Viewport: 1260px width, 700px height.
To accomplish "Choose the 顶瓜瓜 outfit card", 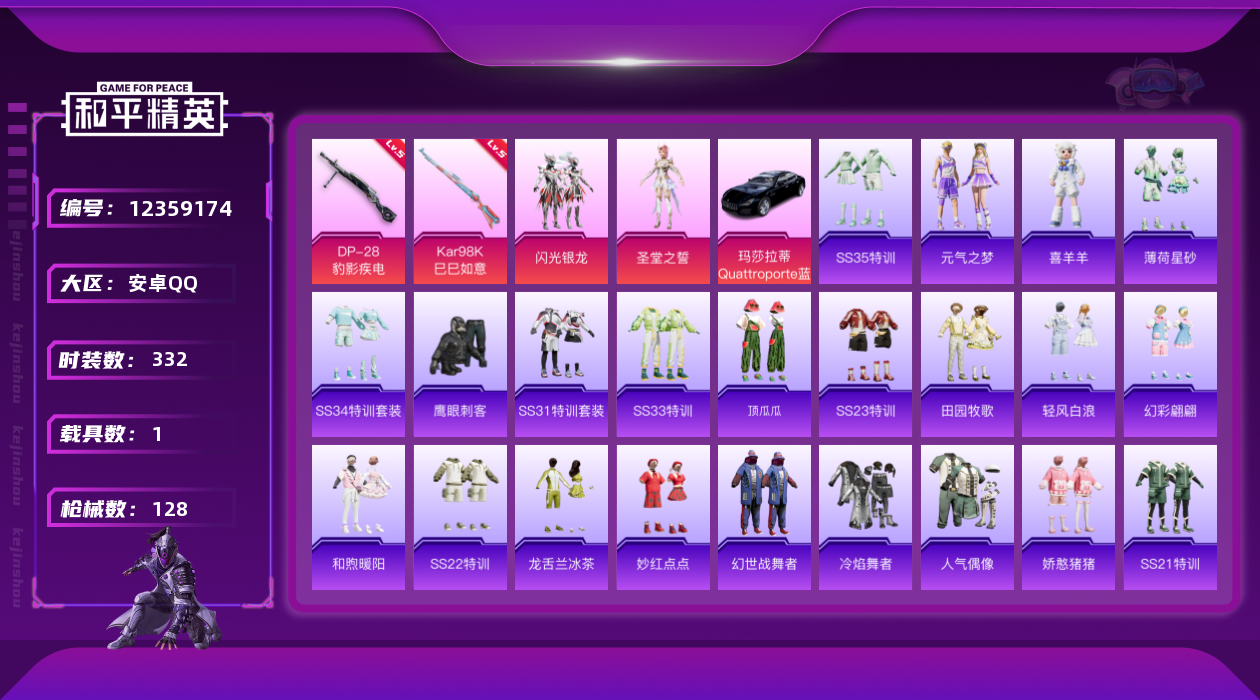I will [x=764, y=363].
